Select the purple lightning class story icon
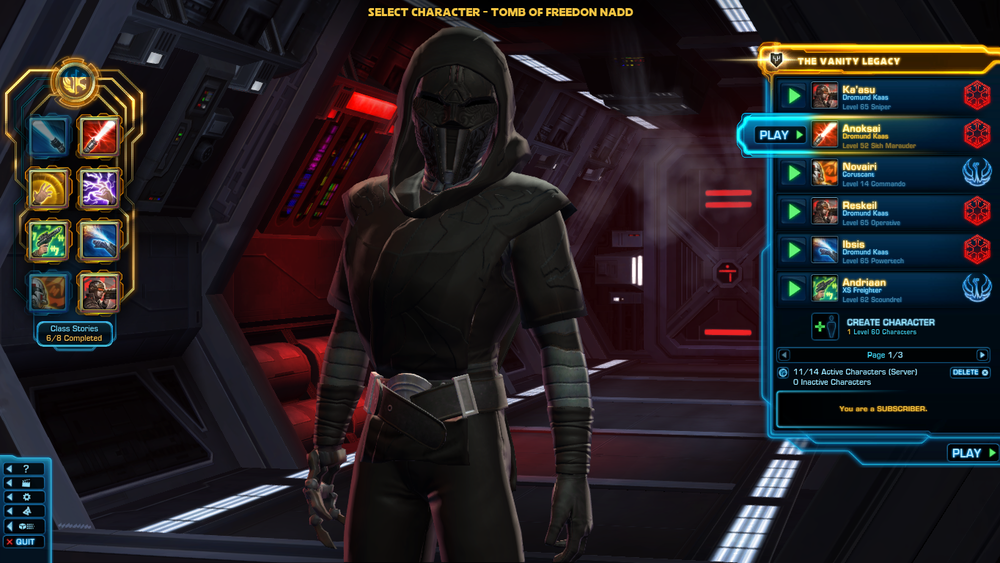 (99, 187)
